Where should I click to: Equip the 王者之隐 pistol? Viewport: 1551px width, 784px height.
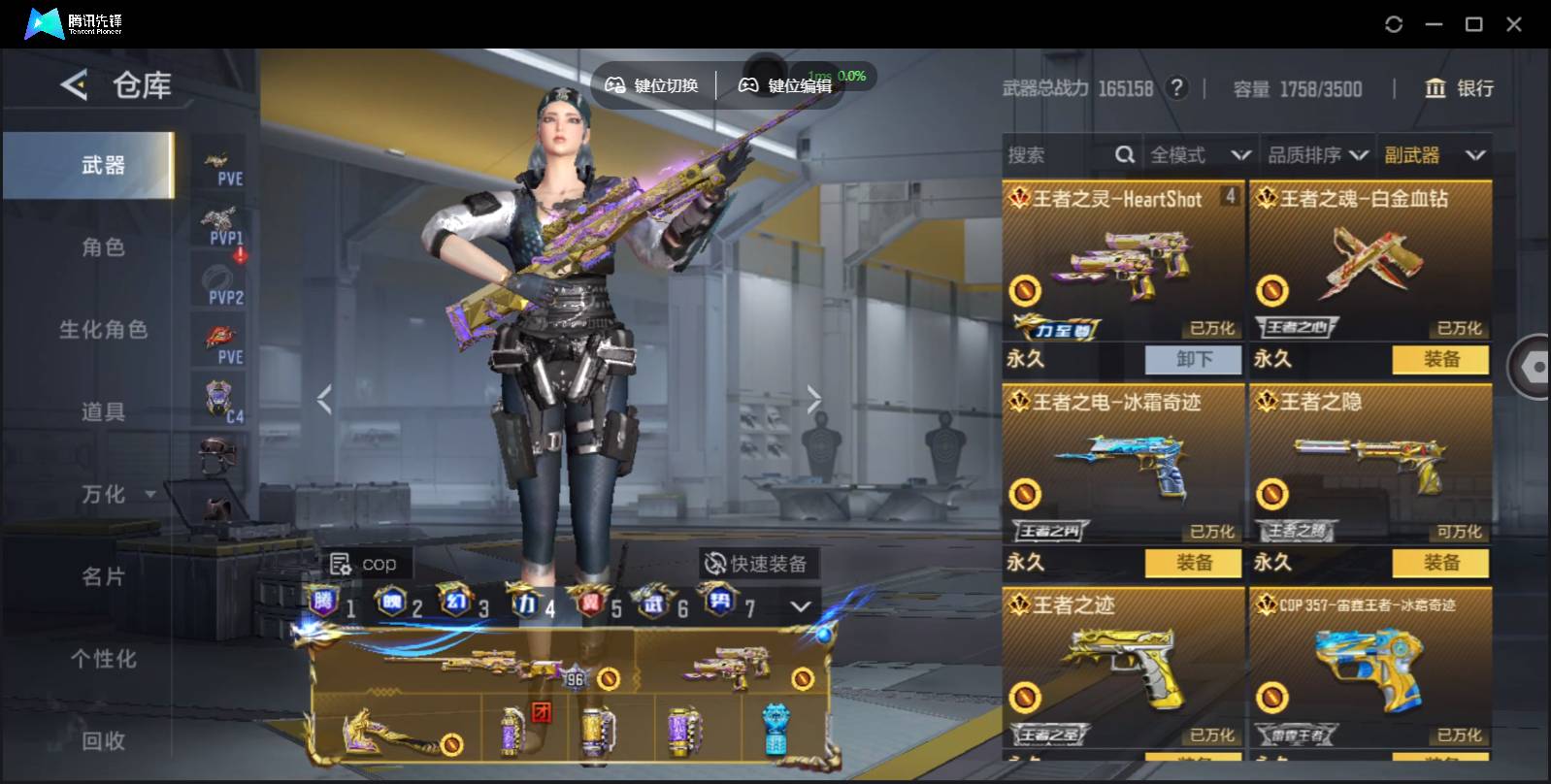click(1440, 563)
